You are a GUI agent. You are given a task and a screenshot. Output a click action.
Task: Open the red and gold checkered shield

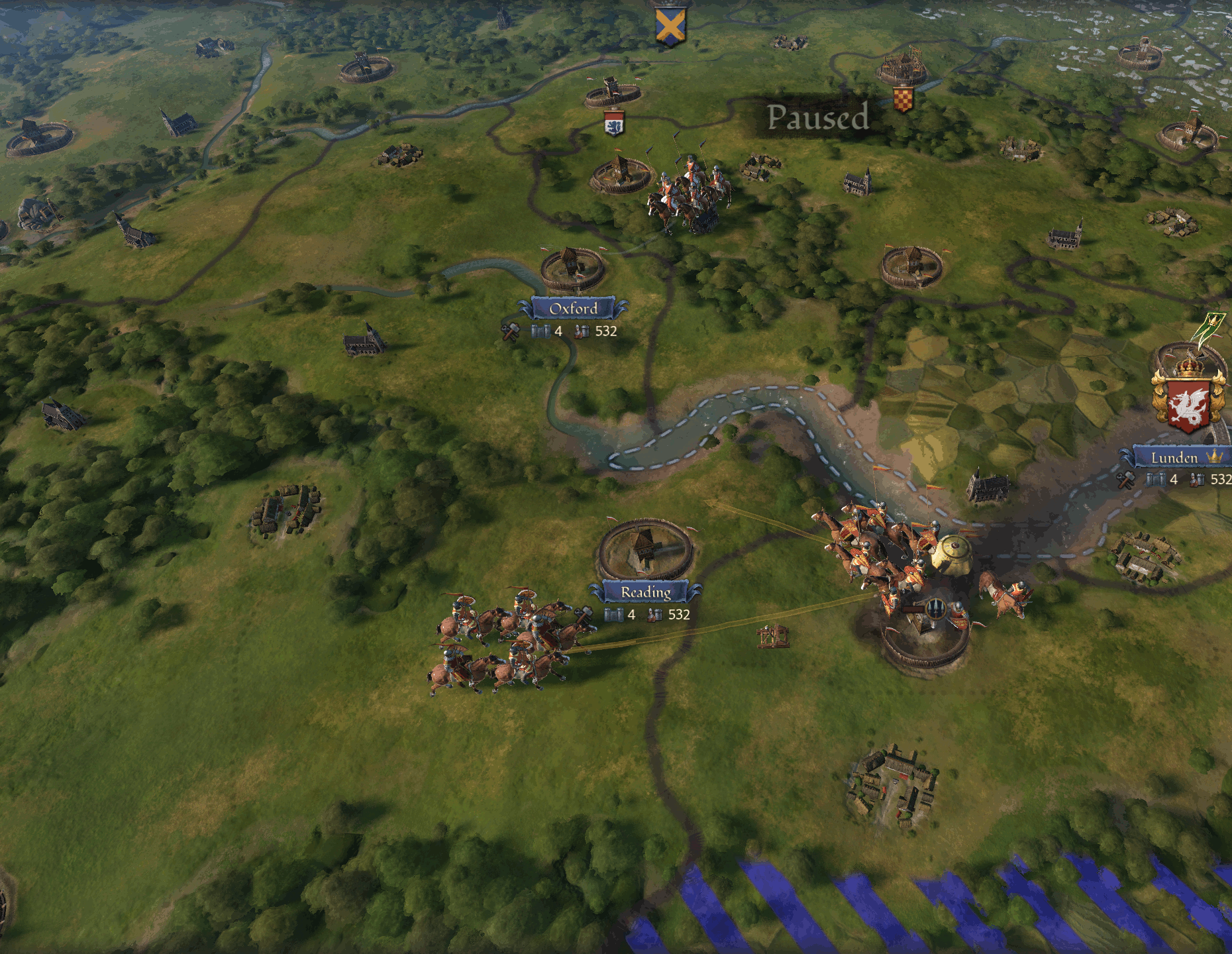[x=903, y=99]
